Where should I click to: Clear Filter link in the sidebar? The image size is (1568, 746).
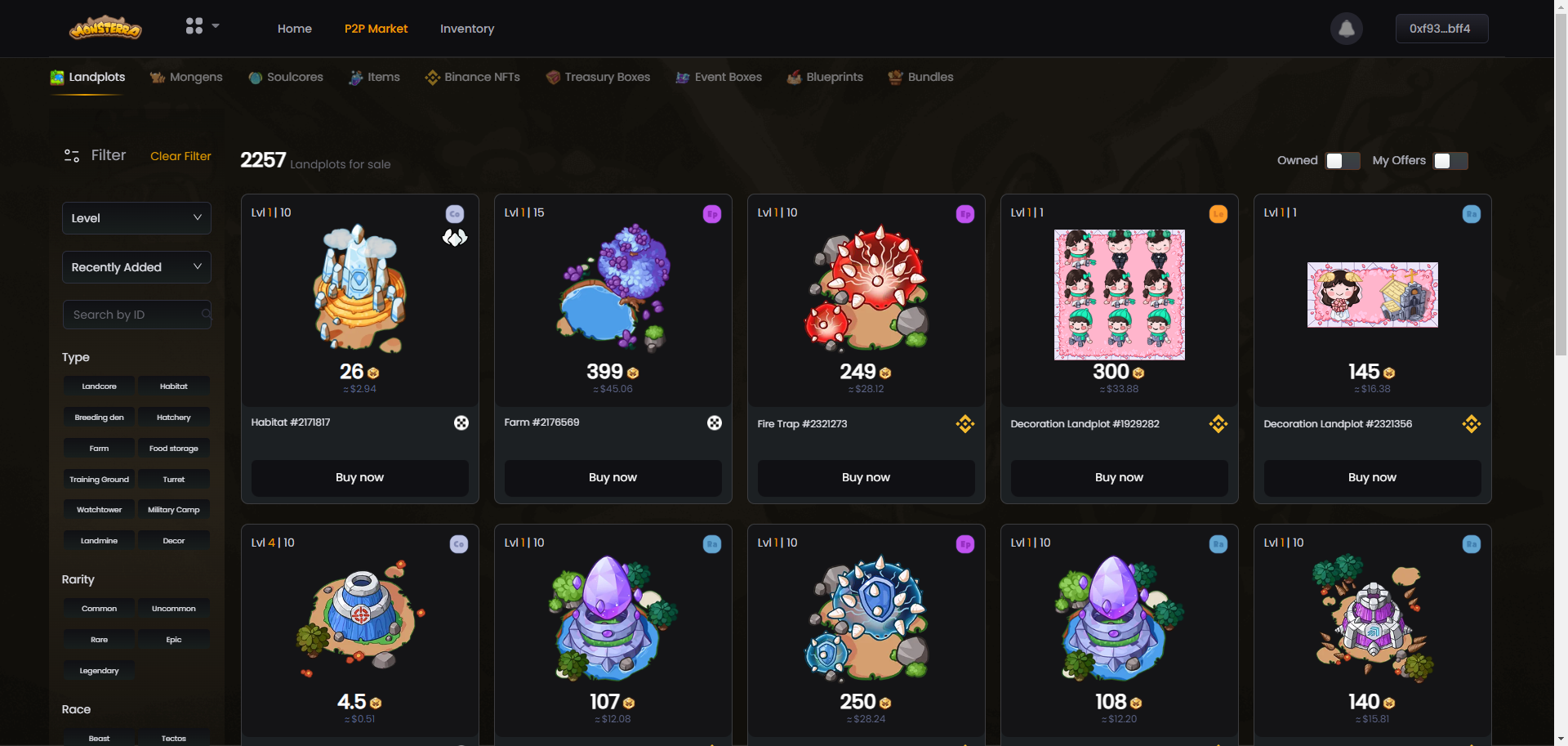(x=180, y=156)
